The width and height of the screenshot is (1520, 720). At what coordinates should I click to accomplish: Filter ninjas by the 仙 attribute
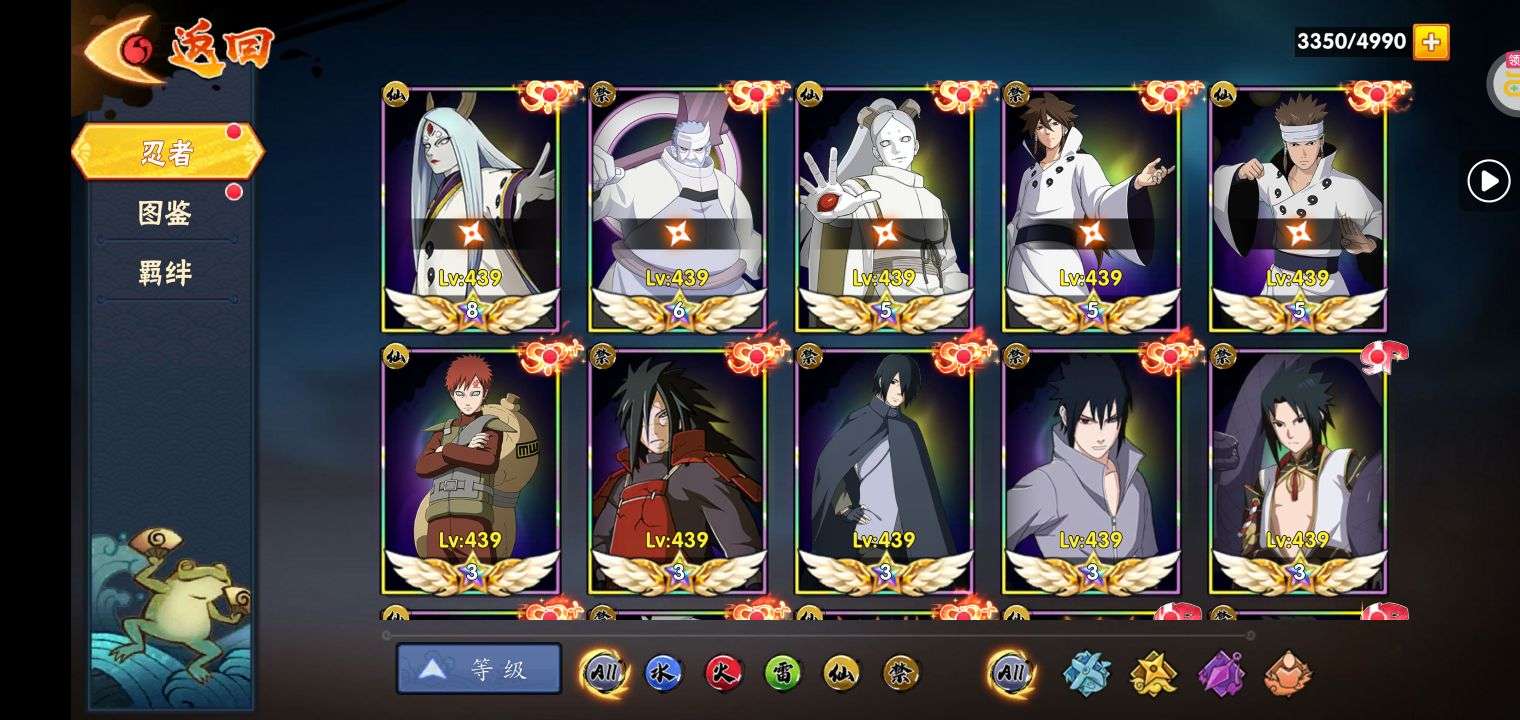[x=842, y=673]
